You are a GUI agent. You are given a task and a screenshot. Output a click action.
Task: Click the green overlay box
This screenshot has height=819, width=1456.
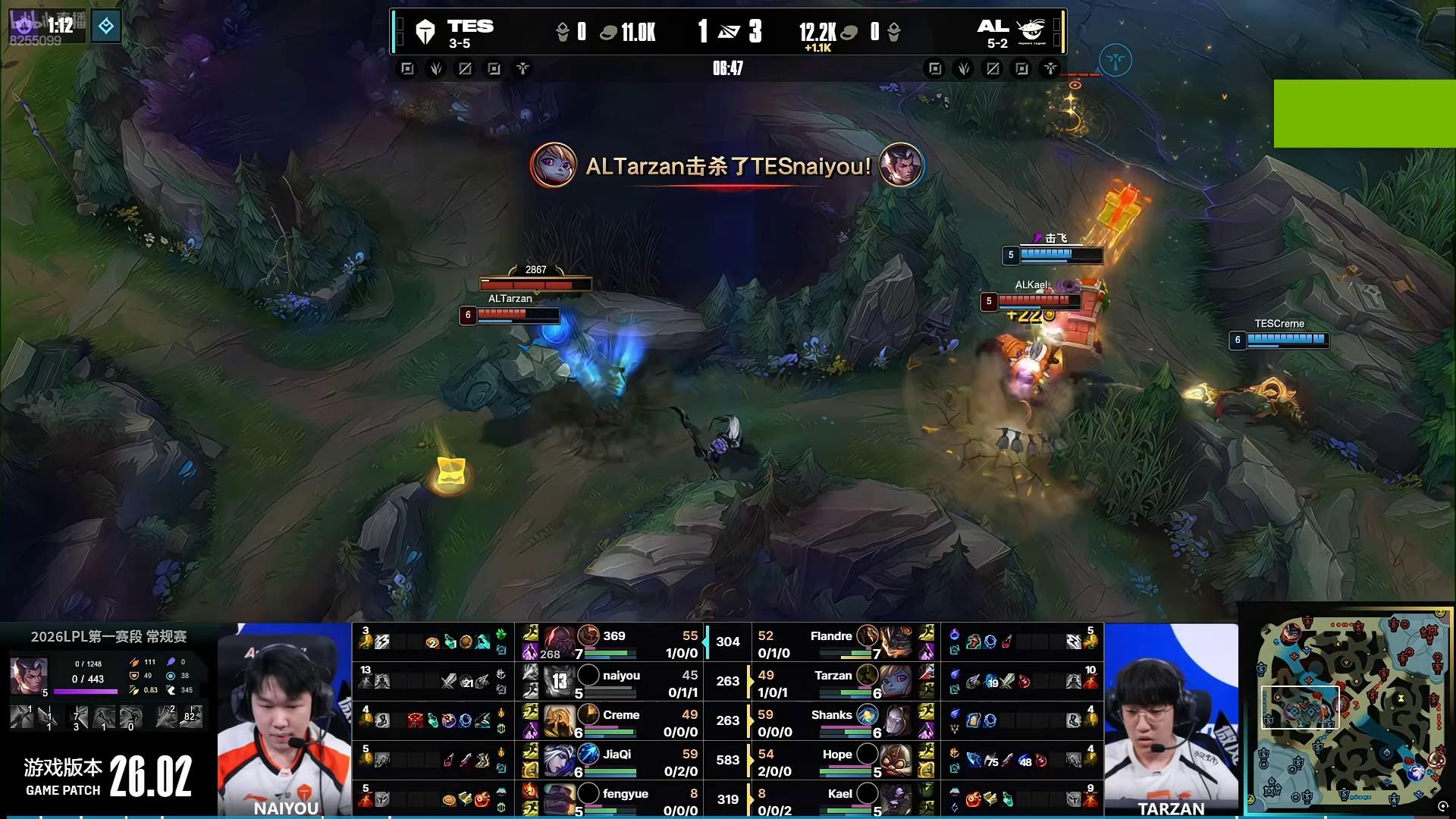coord(1364,113)
